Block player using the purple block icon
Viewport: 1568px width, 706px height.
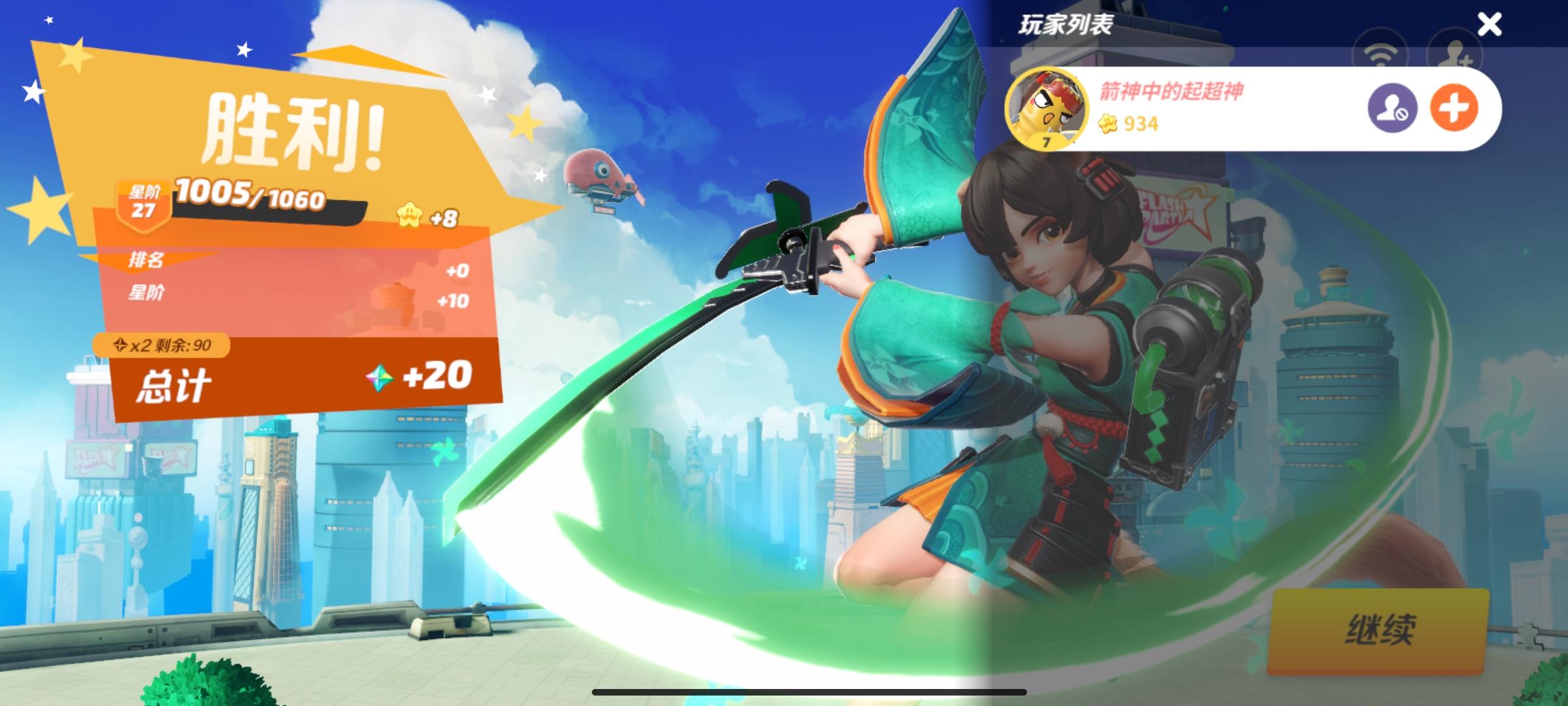(1392, 108)
